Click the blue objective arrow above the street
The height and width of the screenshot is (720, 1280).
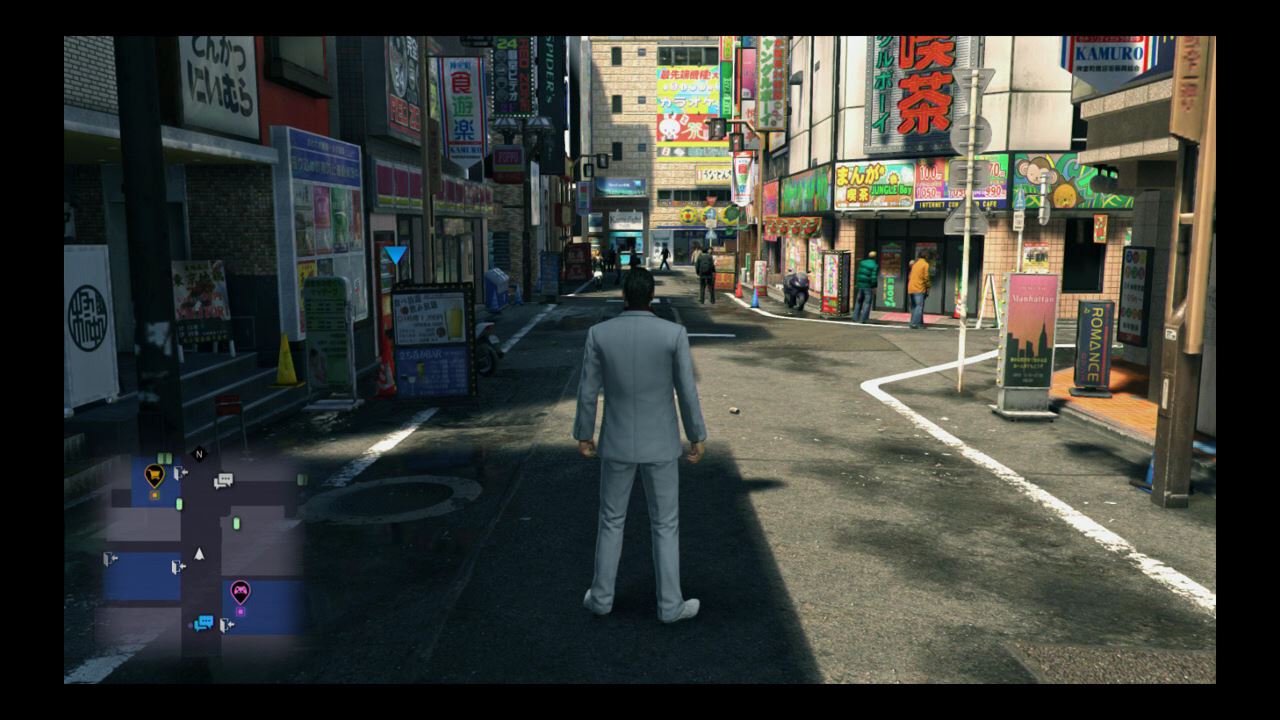tap(396, 255)
